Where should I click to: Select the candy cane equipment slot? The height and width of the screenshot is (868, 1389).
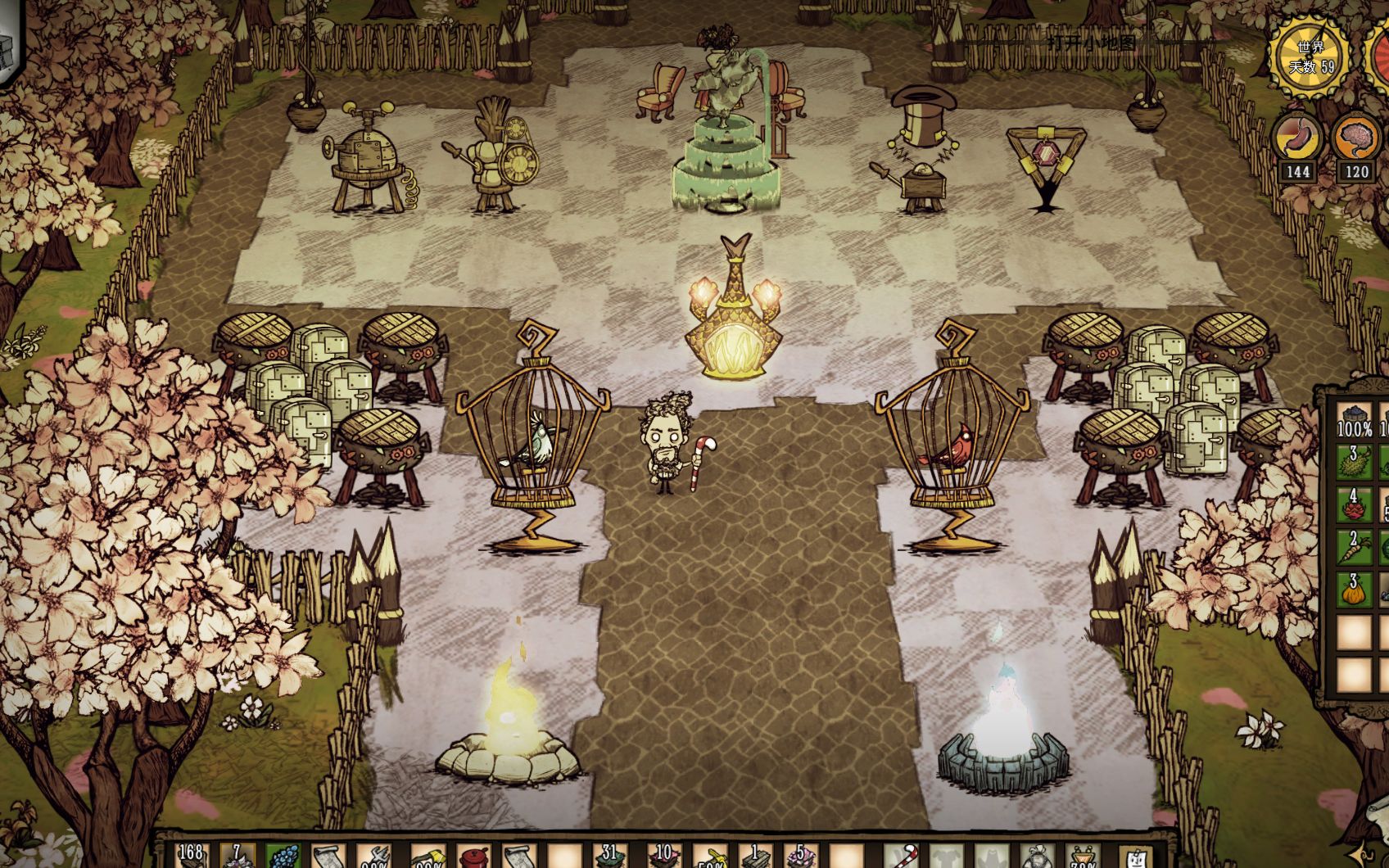tap(905, 857)
